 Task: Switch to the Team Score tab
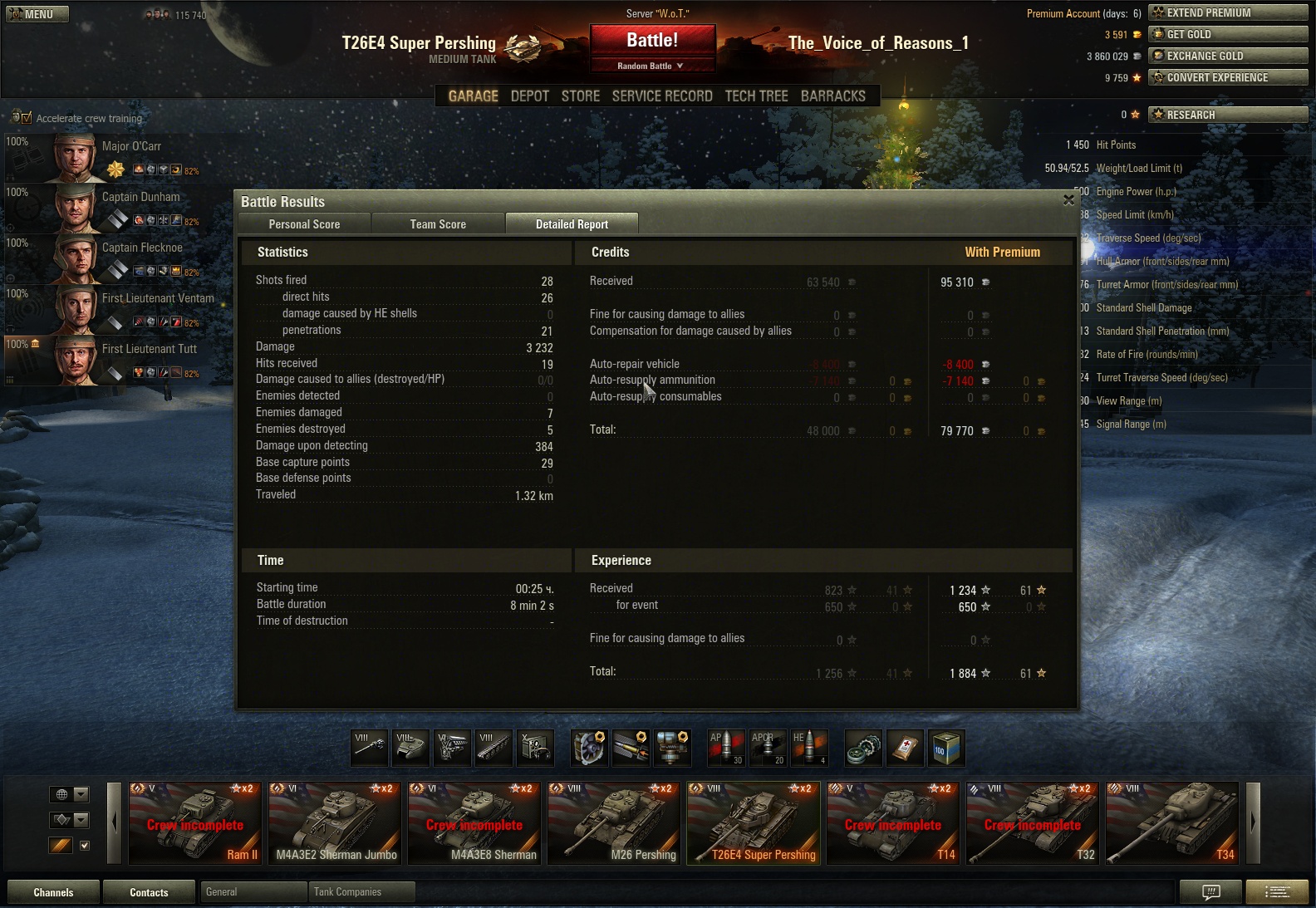[x=438, y=224]
